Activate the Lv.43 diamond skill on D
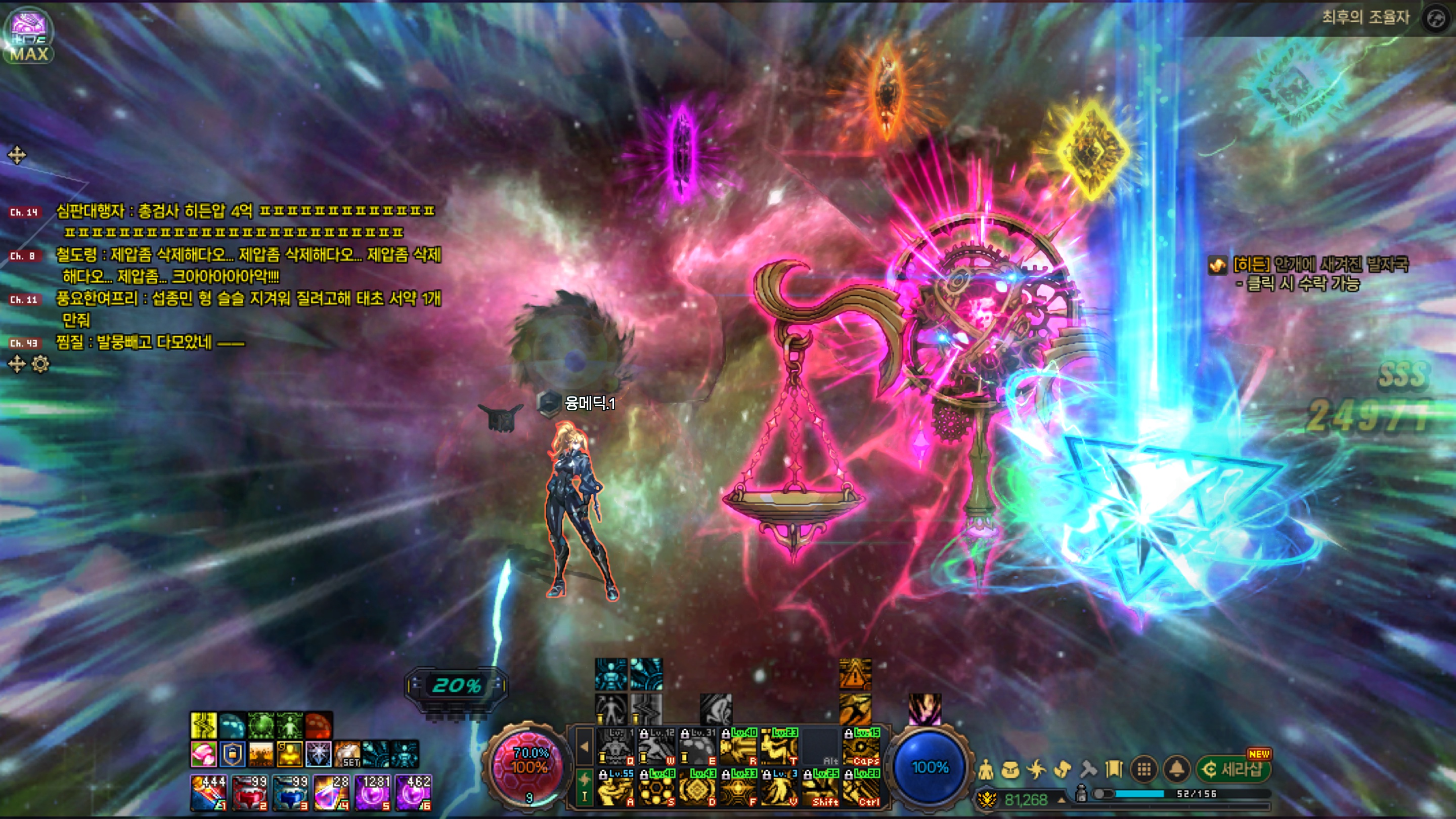The width and height of the screenshot is (1456, 819). pyautogui.click(x=697, y=787)
